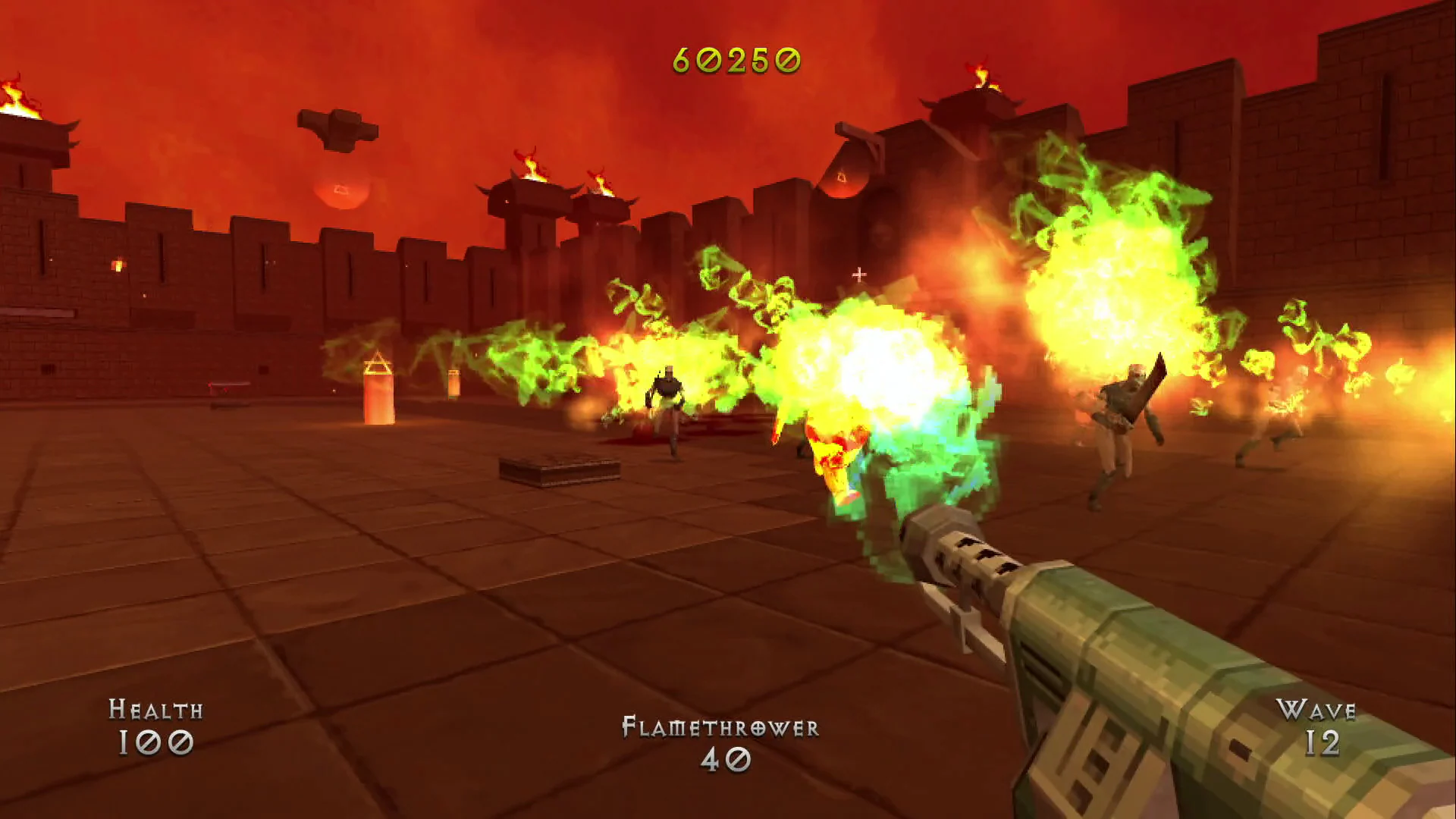Screen dimensions: 1456x819
Task: Click the anvil floating in the sky
Action: coord(339,126)
